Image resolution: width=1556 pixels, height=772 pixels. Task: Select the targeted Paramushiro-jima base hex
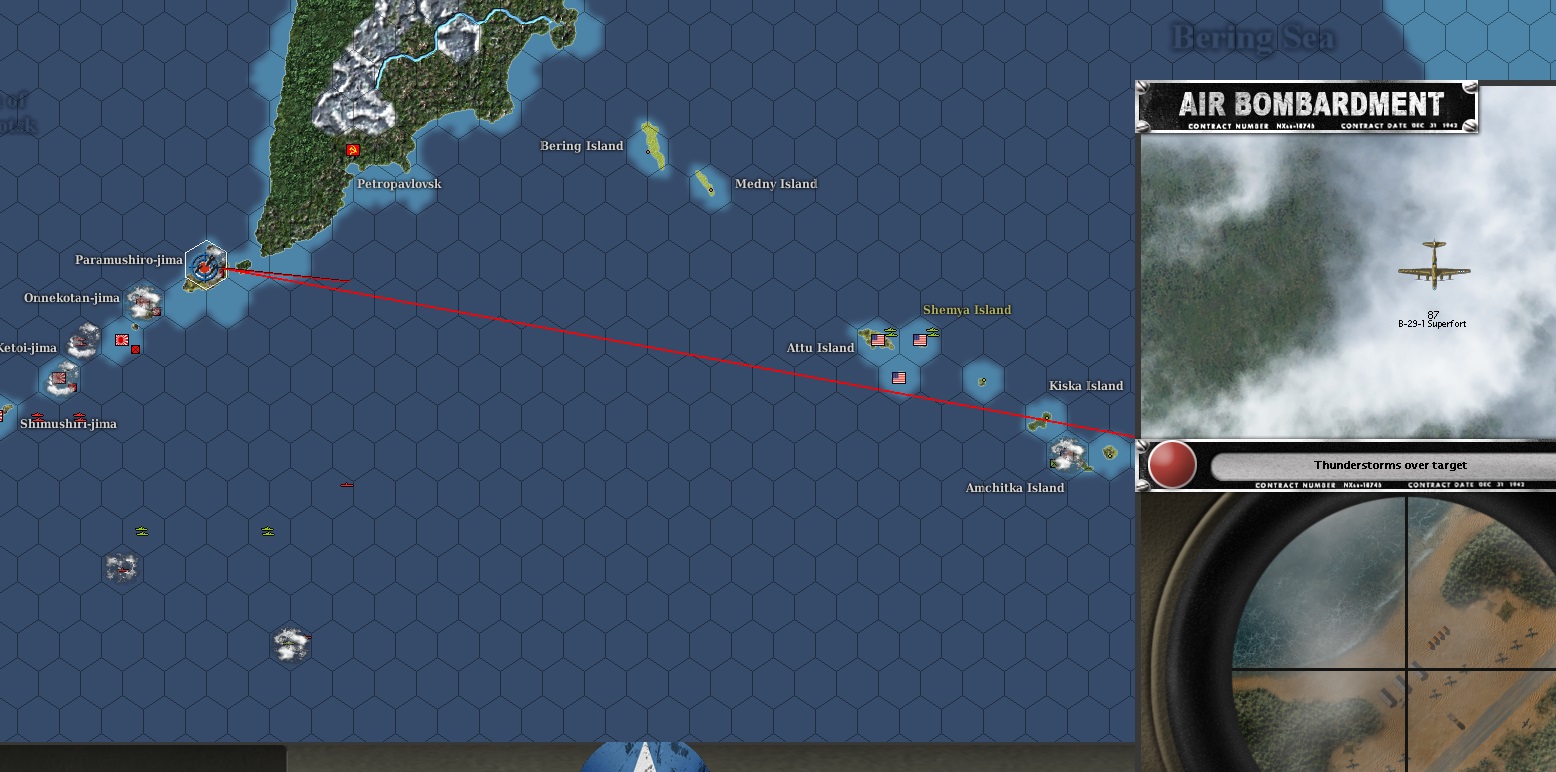[206, 266]
